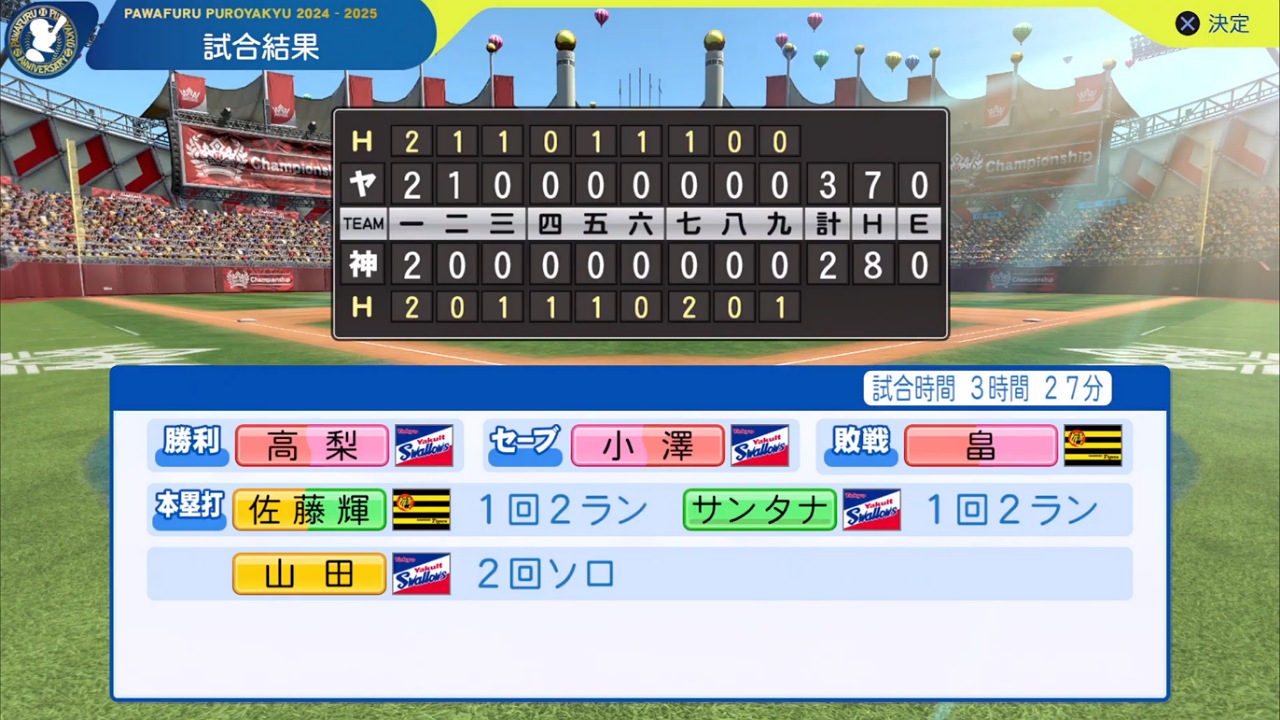This screenshot has height=720, width=1280.
Task: Click the 試合時間 game time display
Action: [987, 389]
